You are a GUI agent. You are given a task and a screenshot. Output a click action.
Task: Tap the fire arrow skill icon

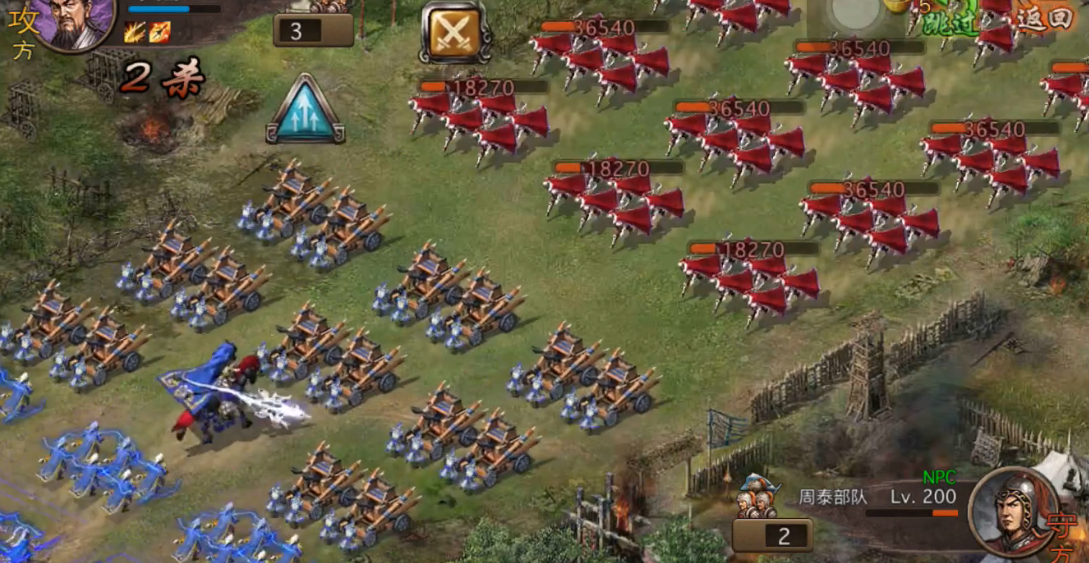tap(160, 32)
